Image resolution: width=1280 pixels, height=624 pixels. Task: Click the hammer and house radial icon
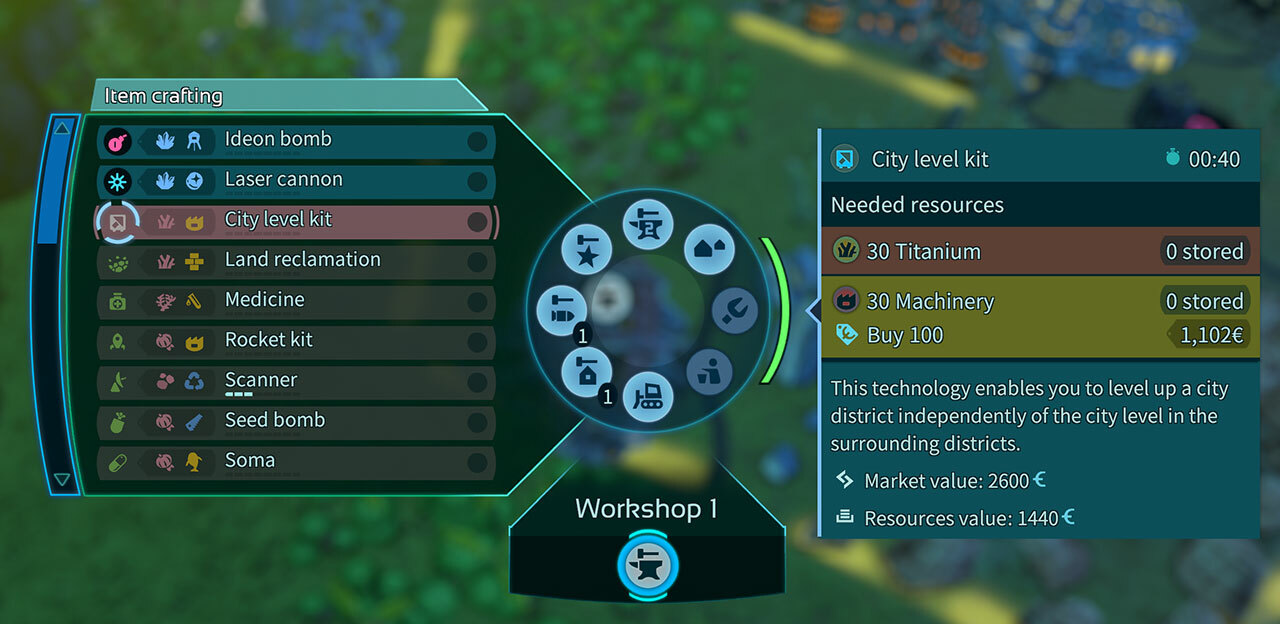[586, 371]
